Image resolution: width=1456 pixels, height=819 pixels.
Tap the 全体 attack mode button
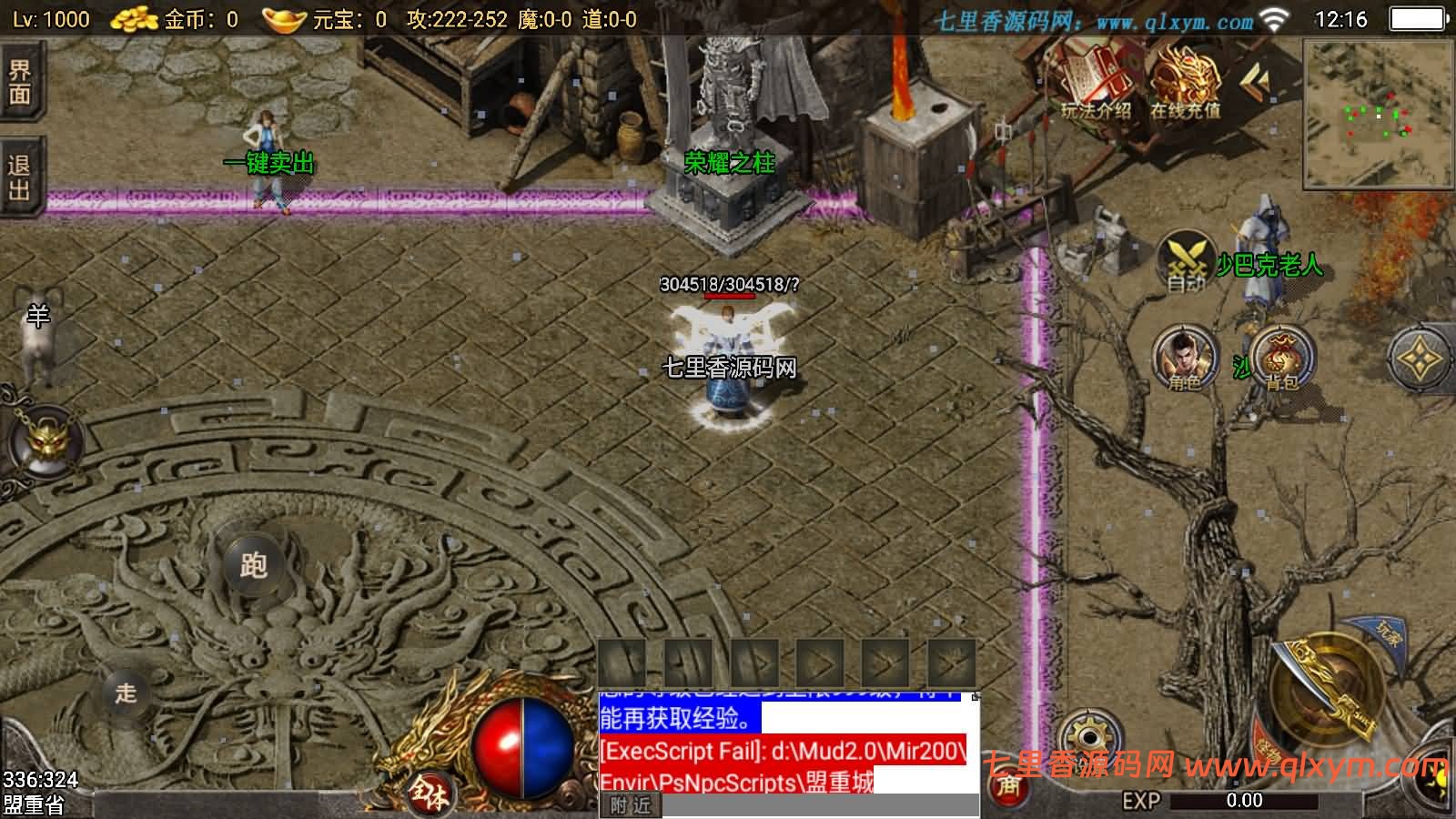[x=429, y=794]
